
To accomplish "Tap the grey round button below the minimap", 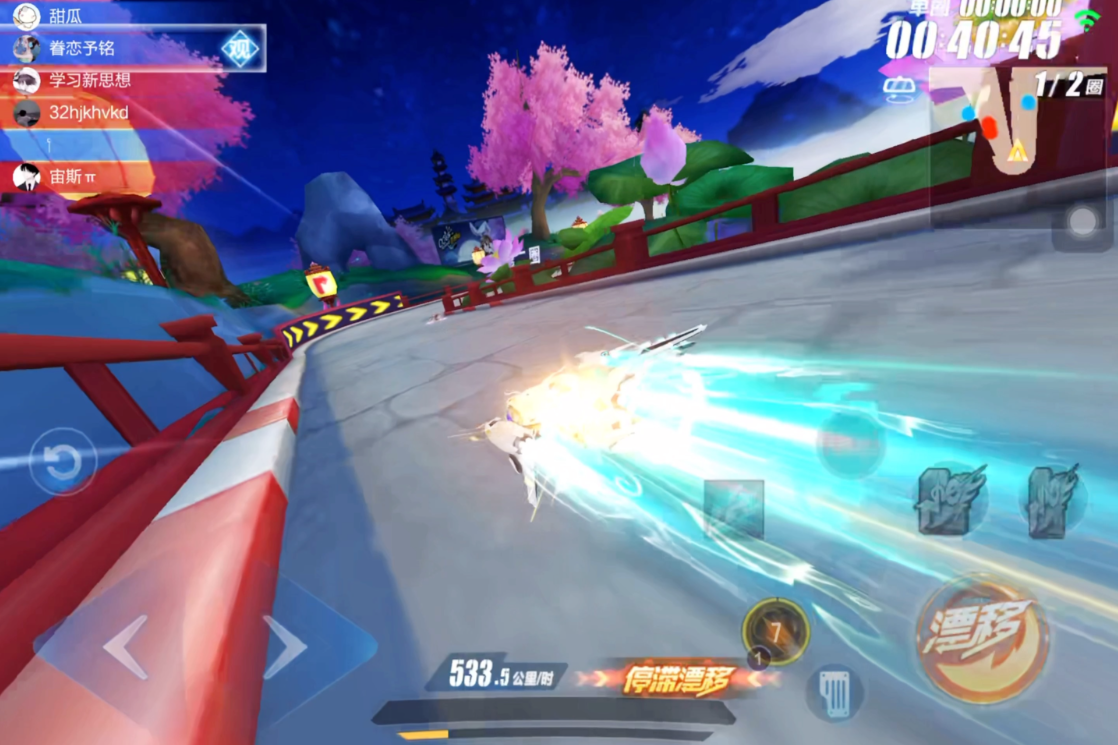I will (x=1082, y=222).
